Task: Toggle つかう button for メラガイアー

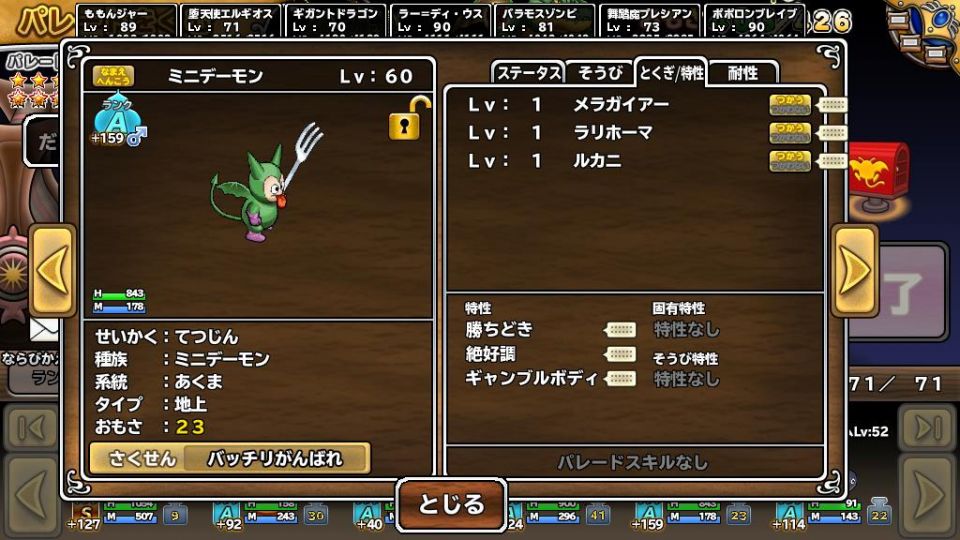Action: [790, 104]
